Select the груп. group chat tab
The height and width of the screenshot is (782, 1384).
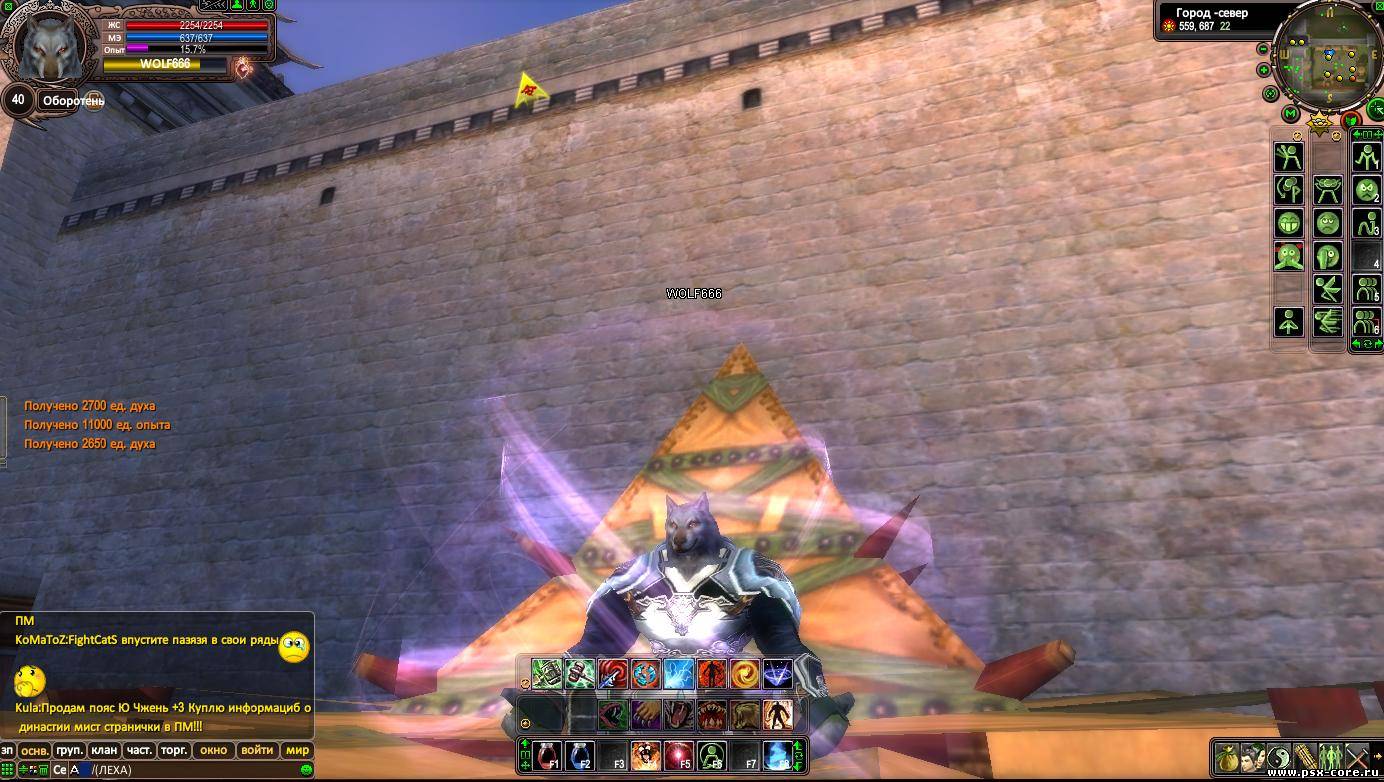pyautogui.click(x=70, y=750)
